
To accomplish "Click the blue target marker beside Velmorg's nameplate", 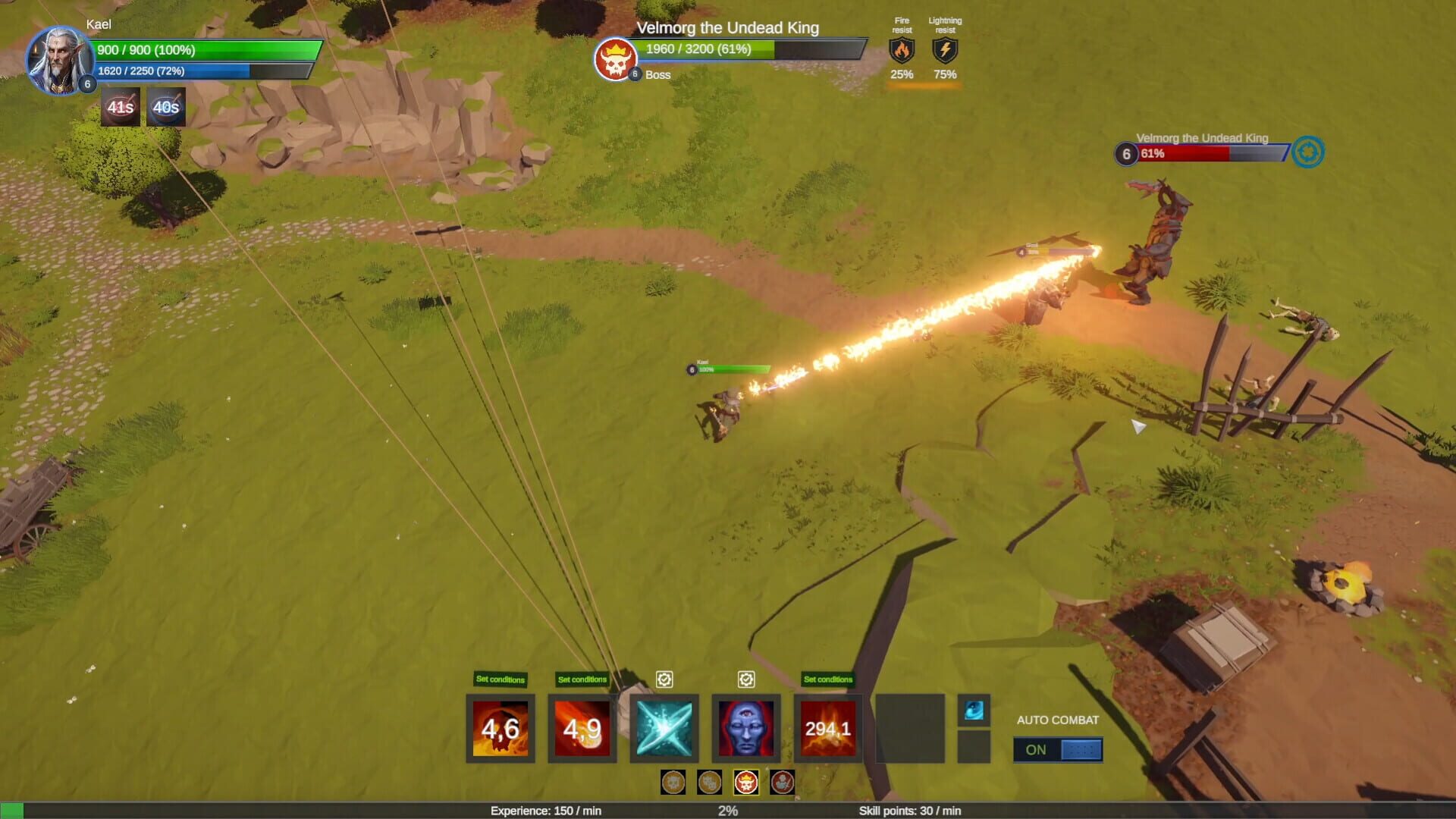I will [x=1308, y=152].
